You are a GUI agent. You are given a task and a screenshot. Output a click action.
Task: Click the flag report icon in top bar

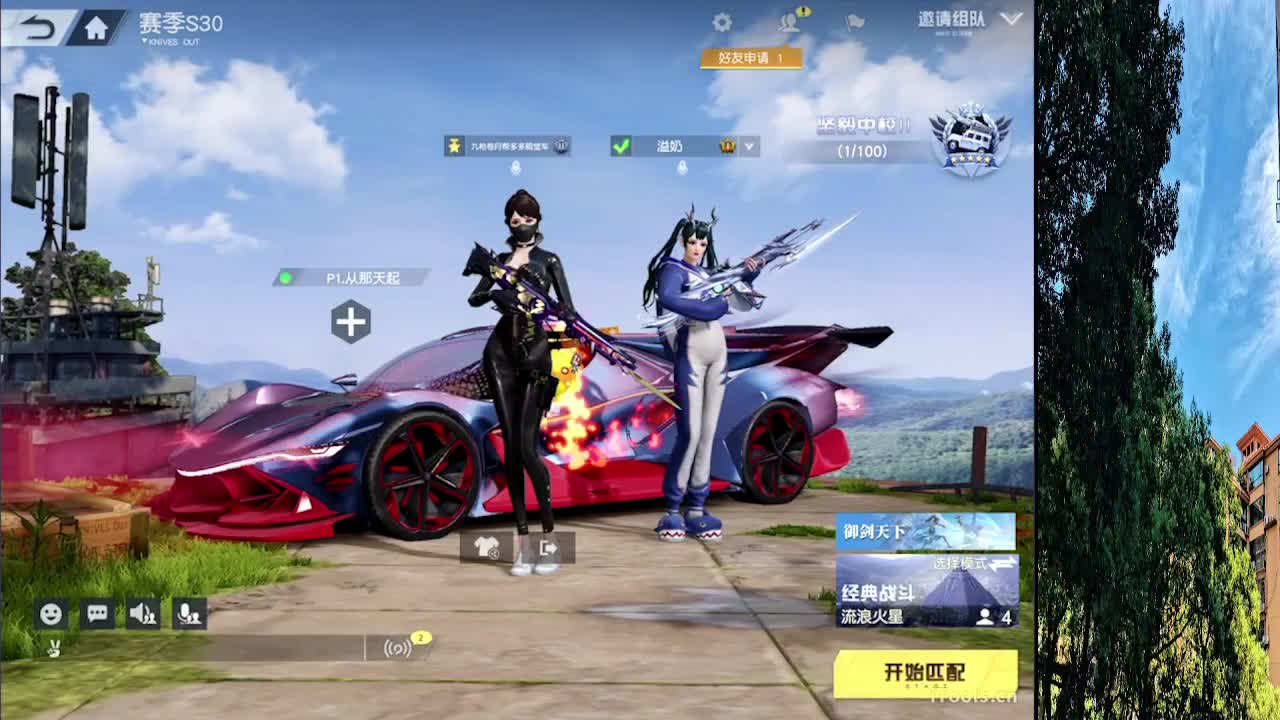(853, 24)
